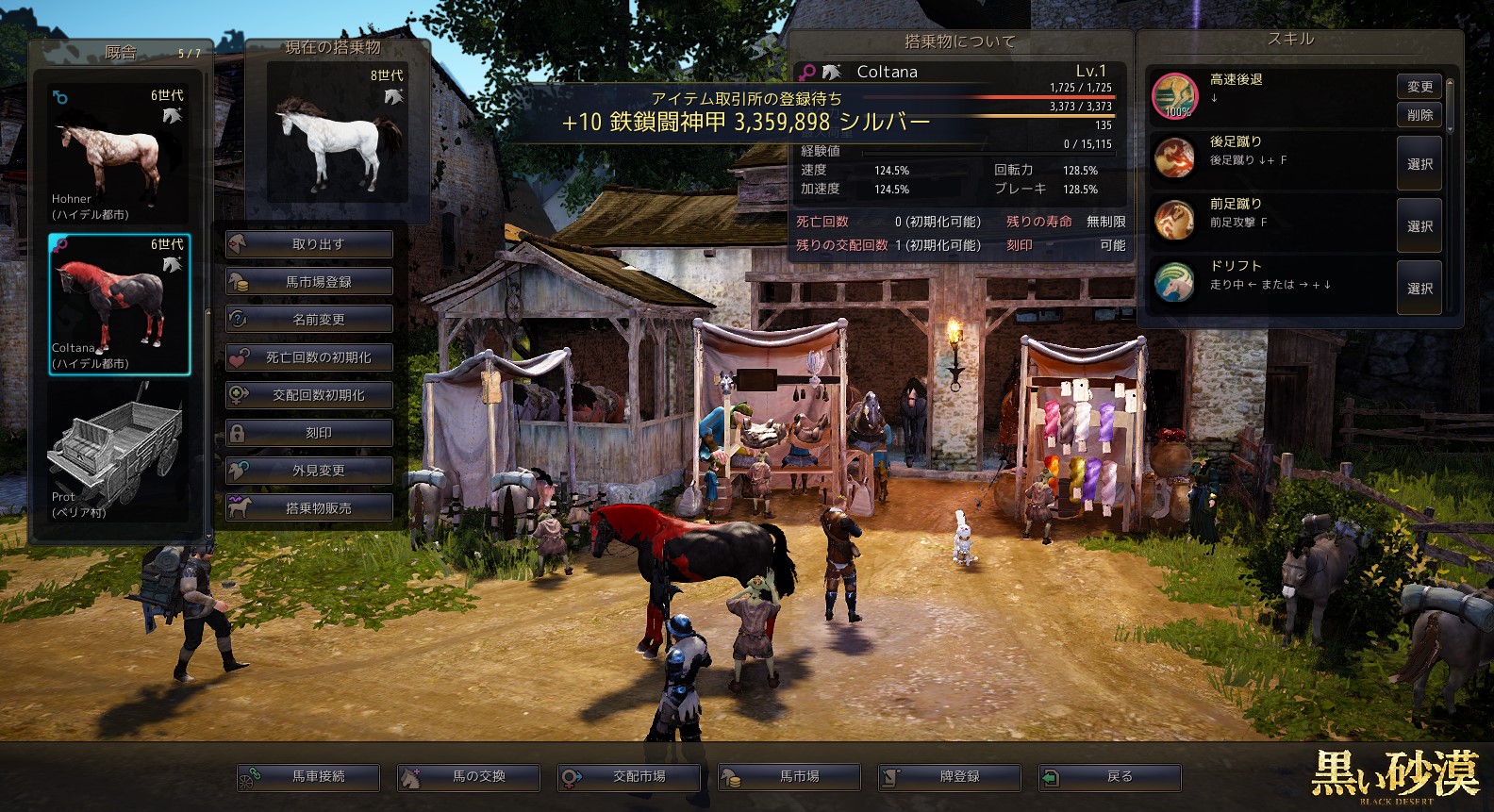Choose 名前変更 to rename the mount
The width and height of the screenshot is (1494, 812).
309,320
